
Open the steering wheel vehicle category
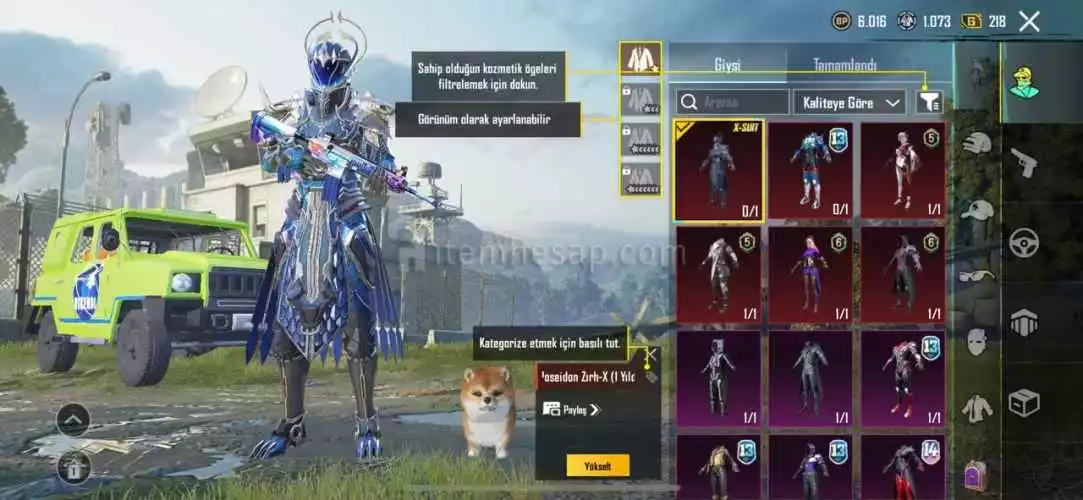click(x=1024, y=242)
